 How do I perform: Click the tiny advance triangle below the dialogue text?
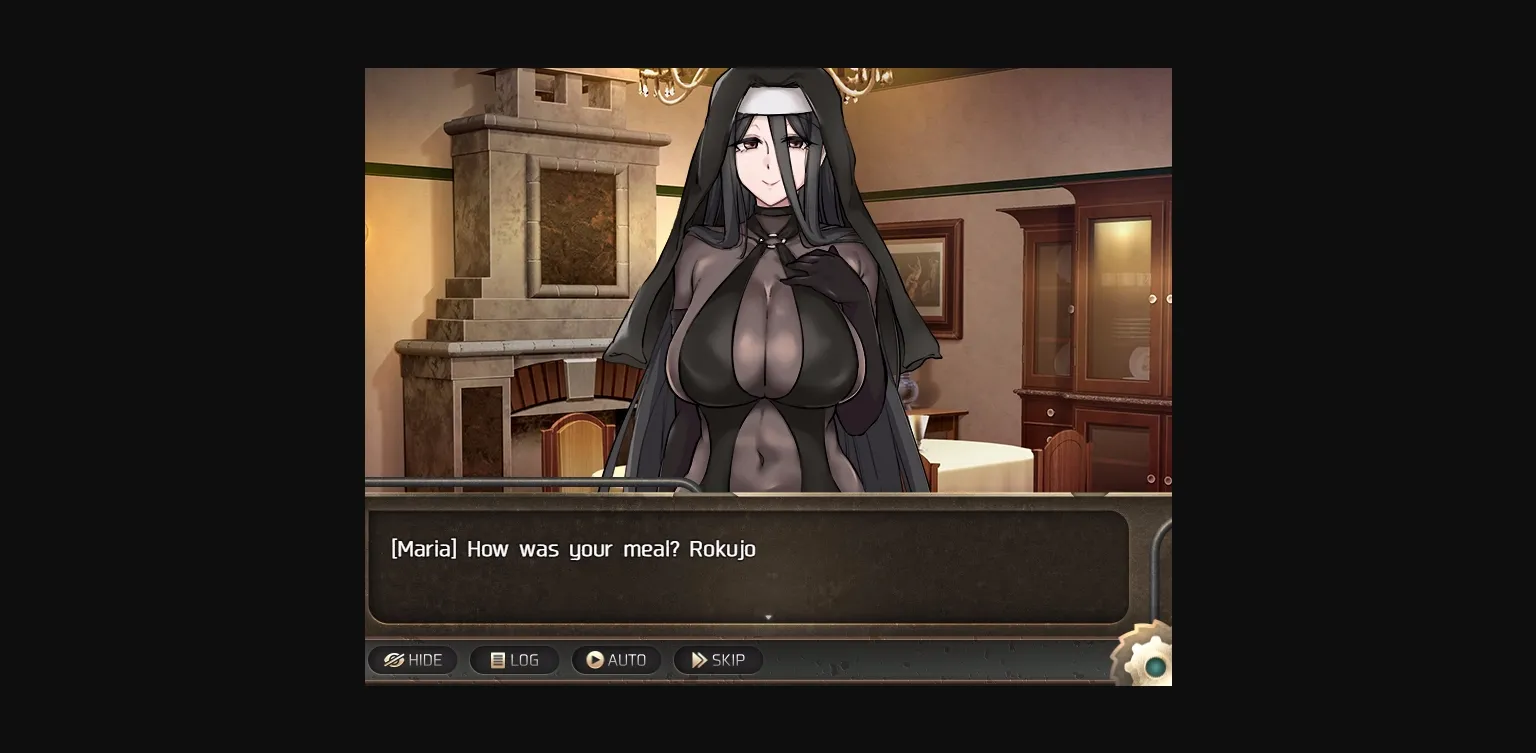click(x=768, y=617)
